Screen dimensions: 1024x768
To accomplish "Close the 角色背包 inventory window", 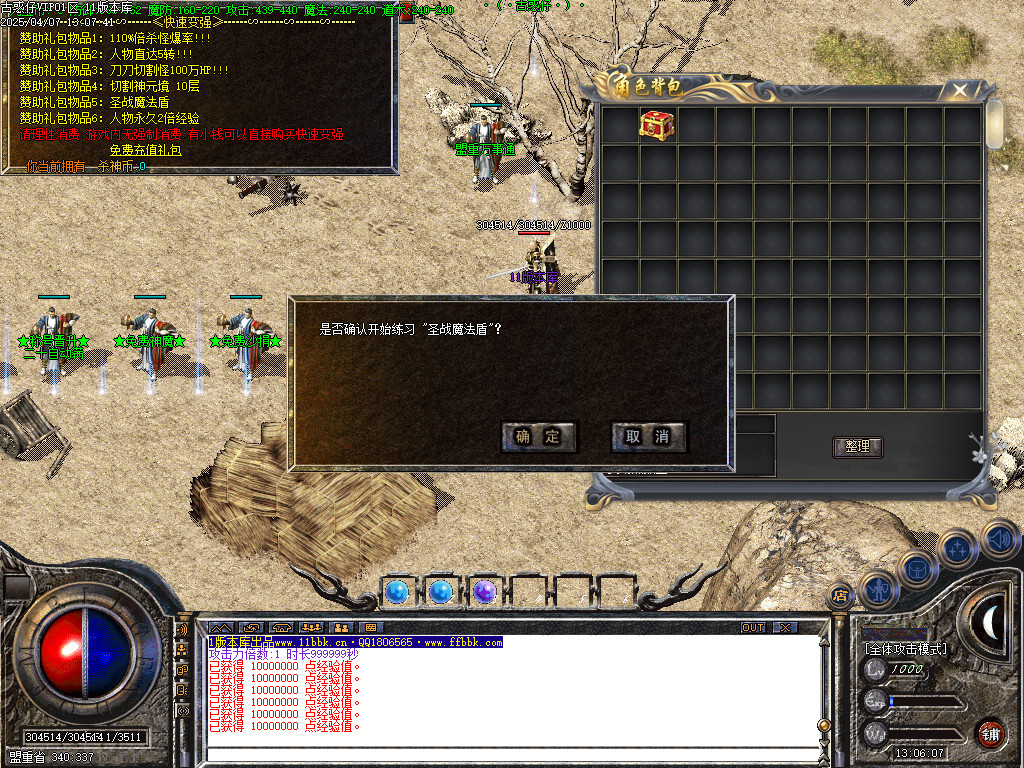I will [960, 91].
